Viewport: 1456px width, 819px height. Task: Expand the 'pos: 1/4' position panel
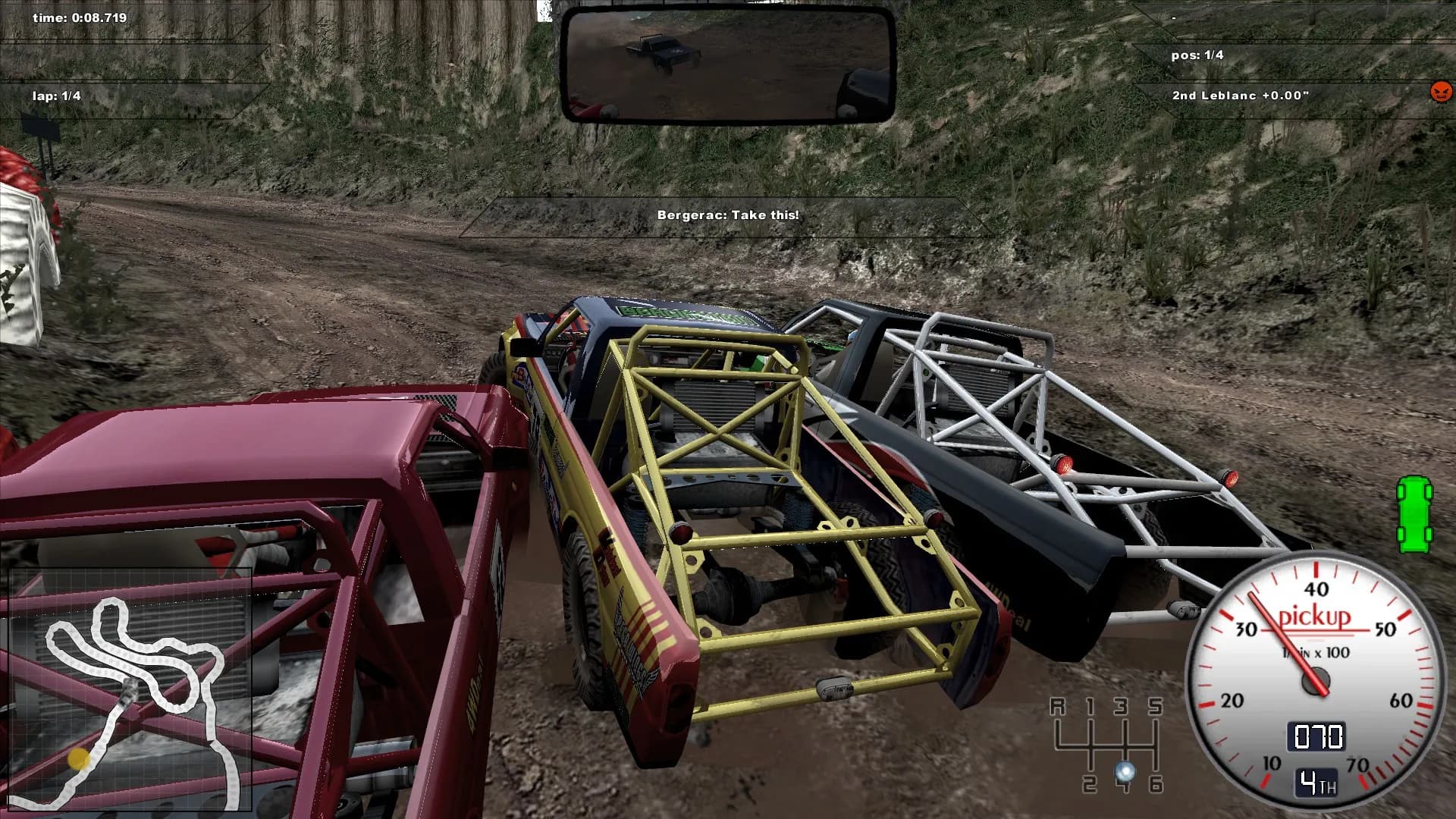point(1199,54)
